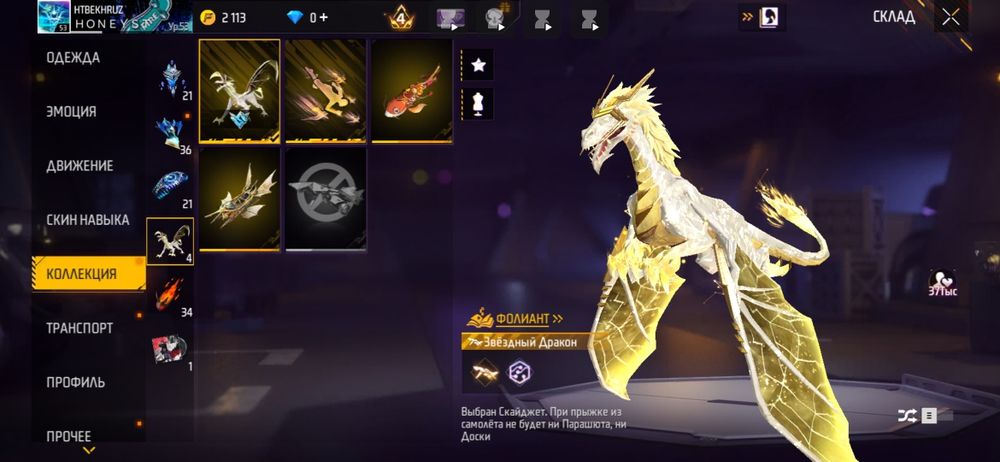Viewport: 1000px width, 462px height.
Task: Click the star favorites filter
Action: click(478, 65)
